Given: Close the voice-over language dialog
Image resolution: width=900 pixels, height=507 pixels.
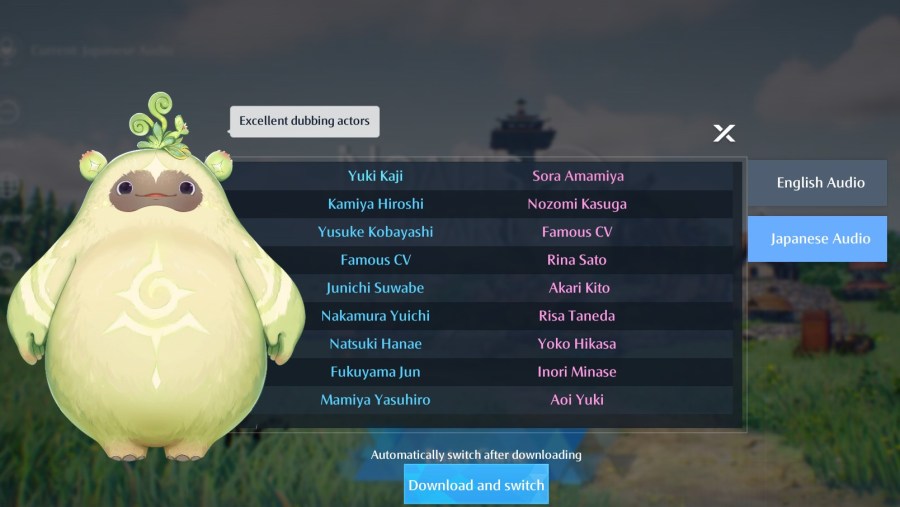Looking at the screenshot, I should pos(724,133).
